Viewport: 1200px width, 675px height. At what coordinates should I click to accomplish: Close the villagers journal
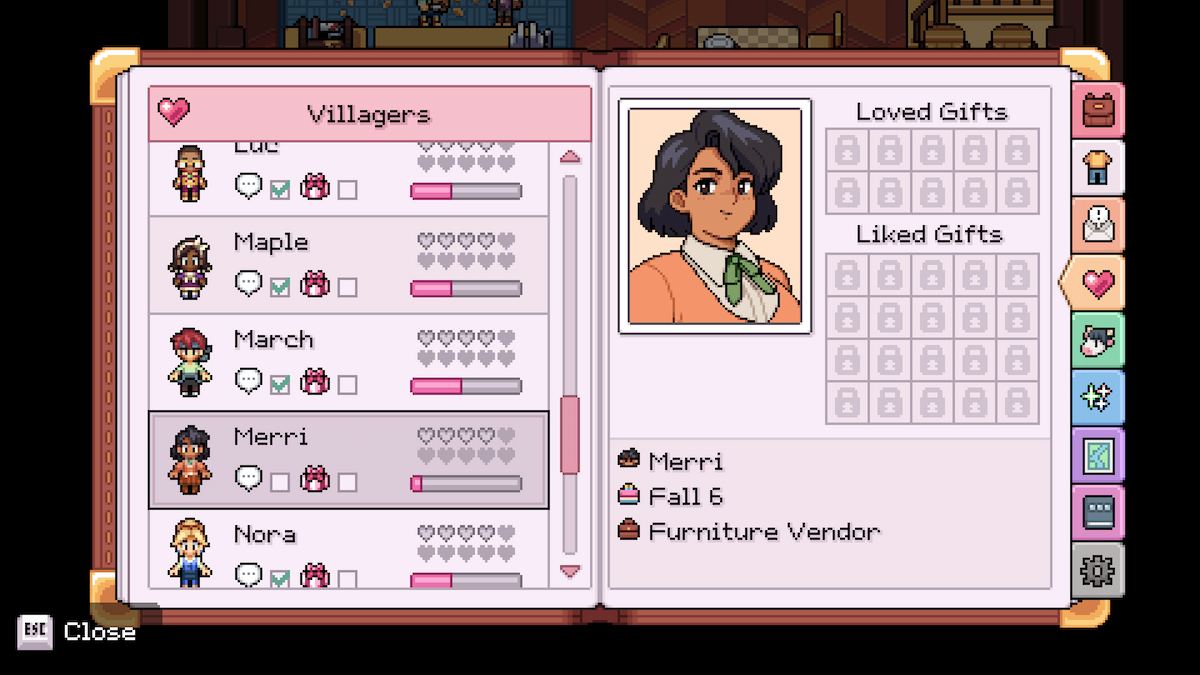(x=77, y=632)
